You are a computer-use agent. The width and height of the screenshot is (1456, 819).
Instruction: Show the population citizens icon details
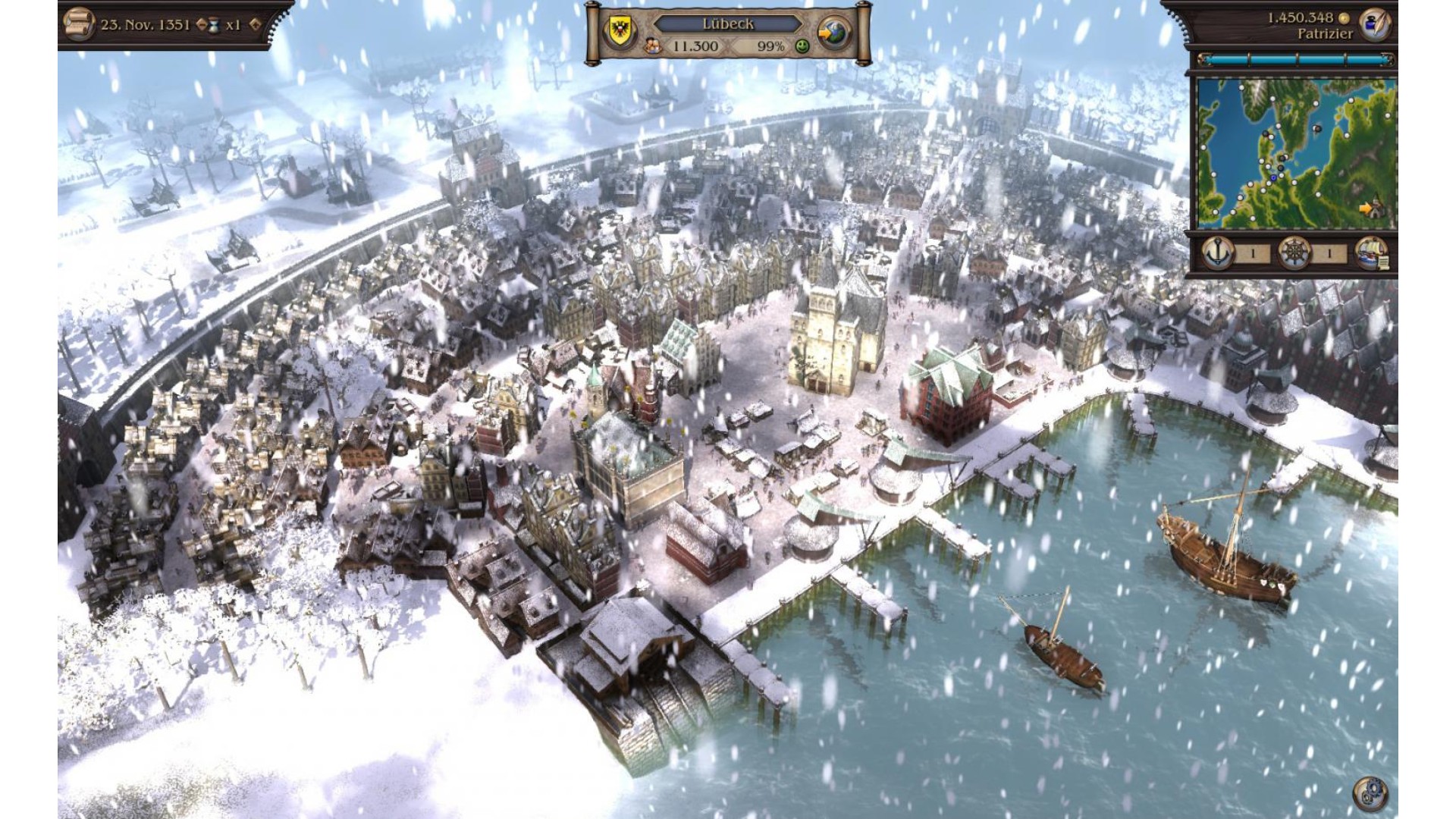[x=653, y=46]
